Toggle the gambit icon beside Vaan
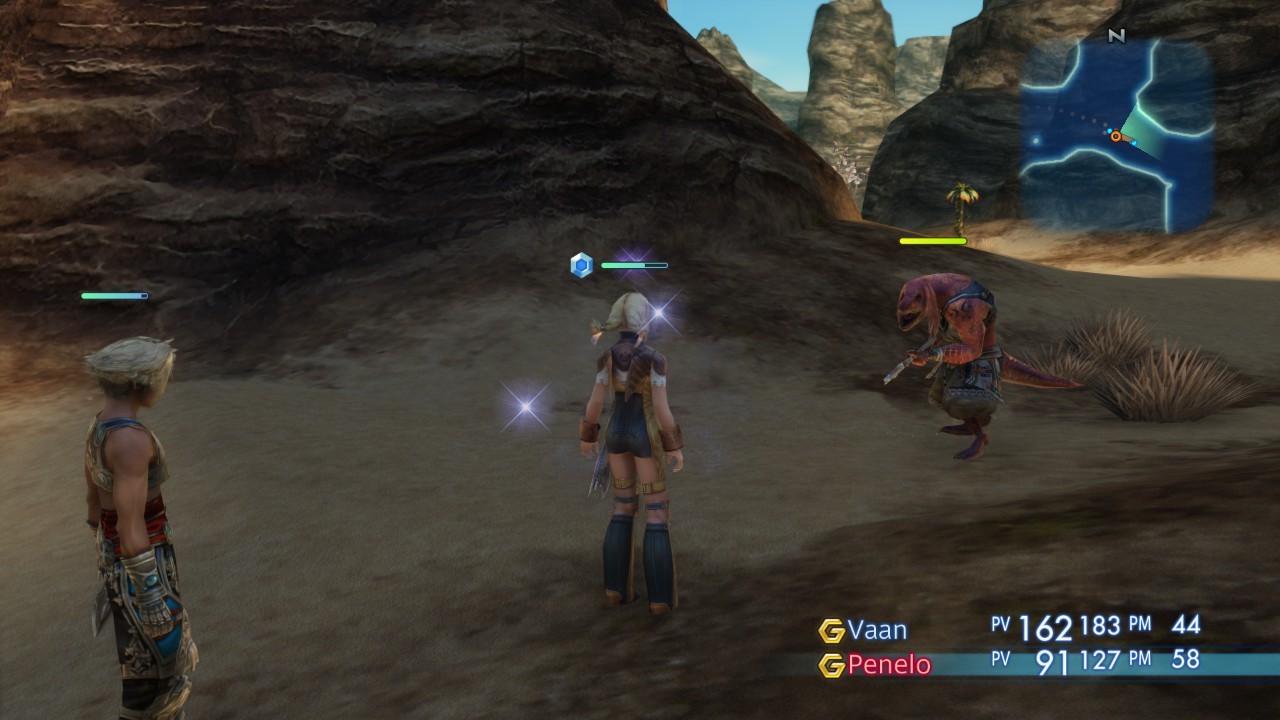 831,631
